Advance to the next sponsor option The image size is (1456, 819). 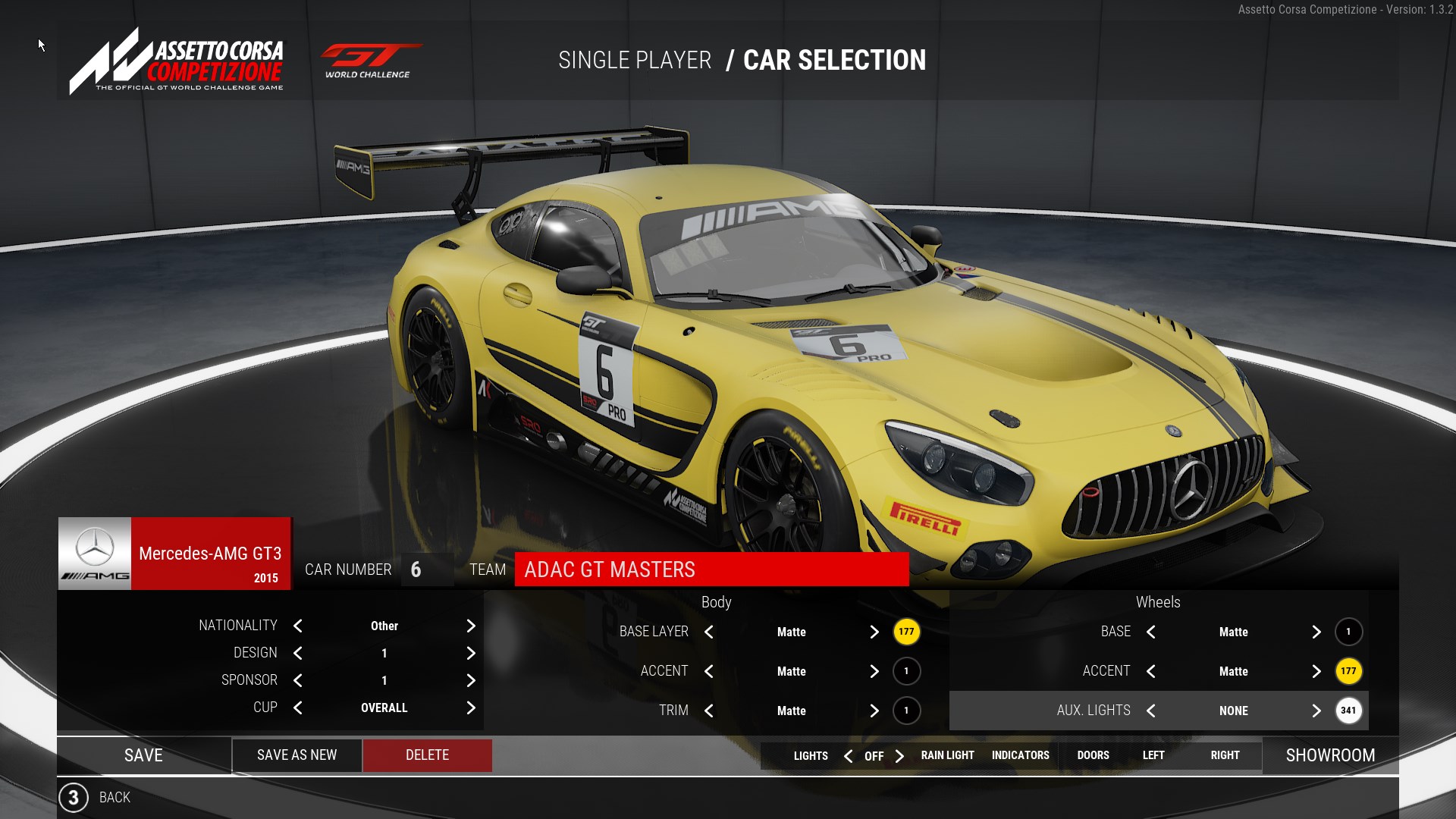(x=471, y=680)
